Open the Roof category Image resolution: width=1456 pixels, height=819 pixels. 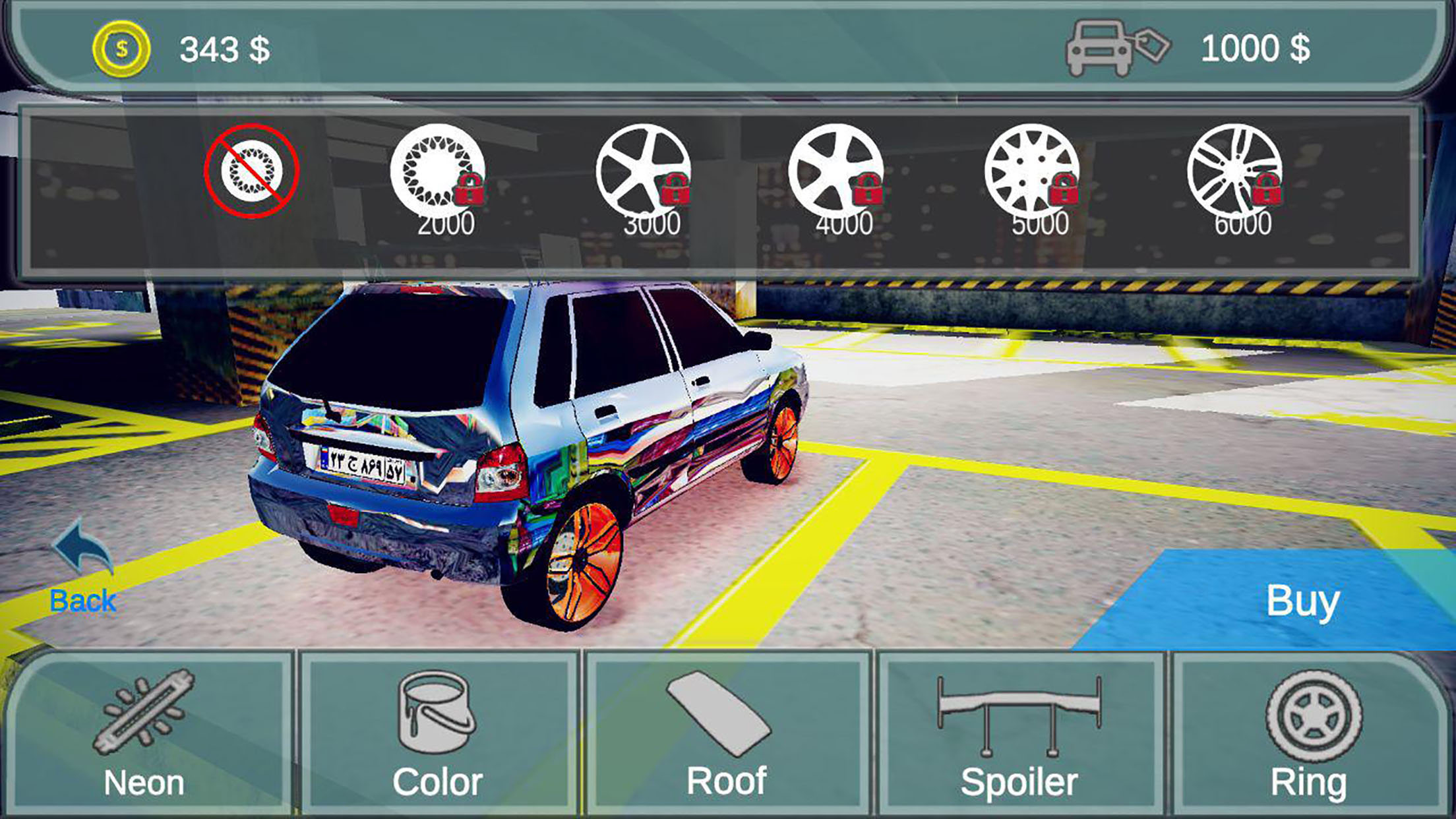pos(726,733)
